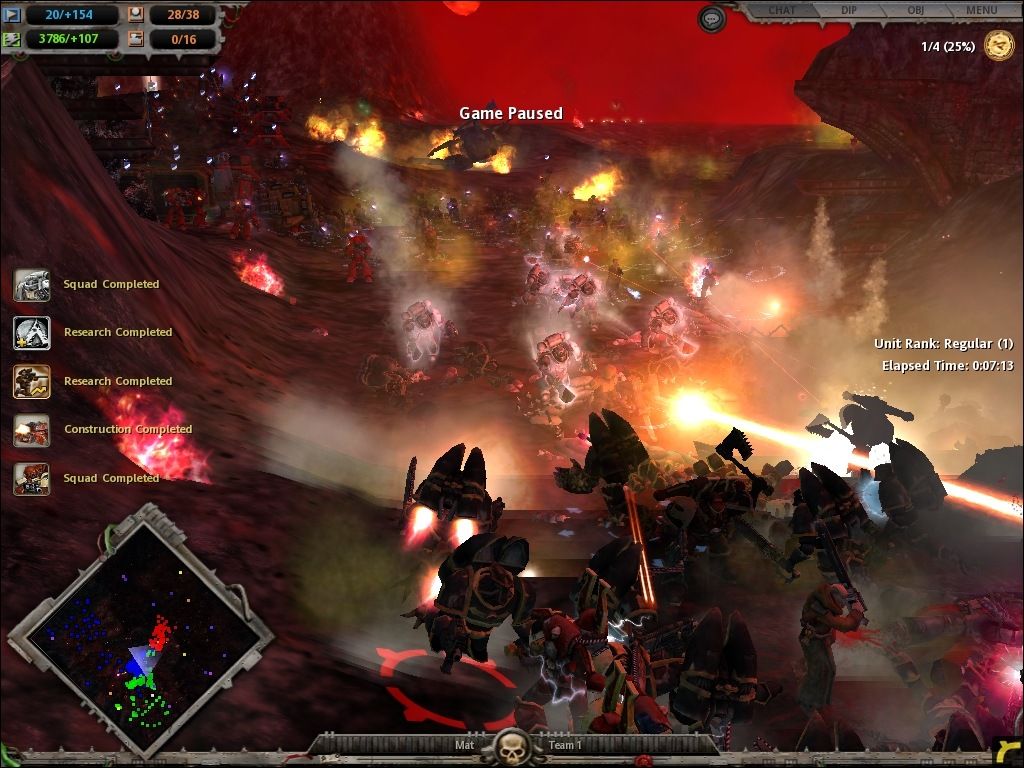Show the OBJ objectives tab
This screenshot has width=1024, height=768.
tap(915, 11)
